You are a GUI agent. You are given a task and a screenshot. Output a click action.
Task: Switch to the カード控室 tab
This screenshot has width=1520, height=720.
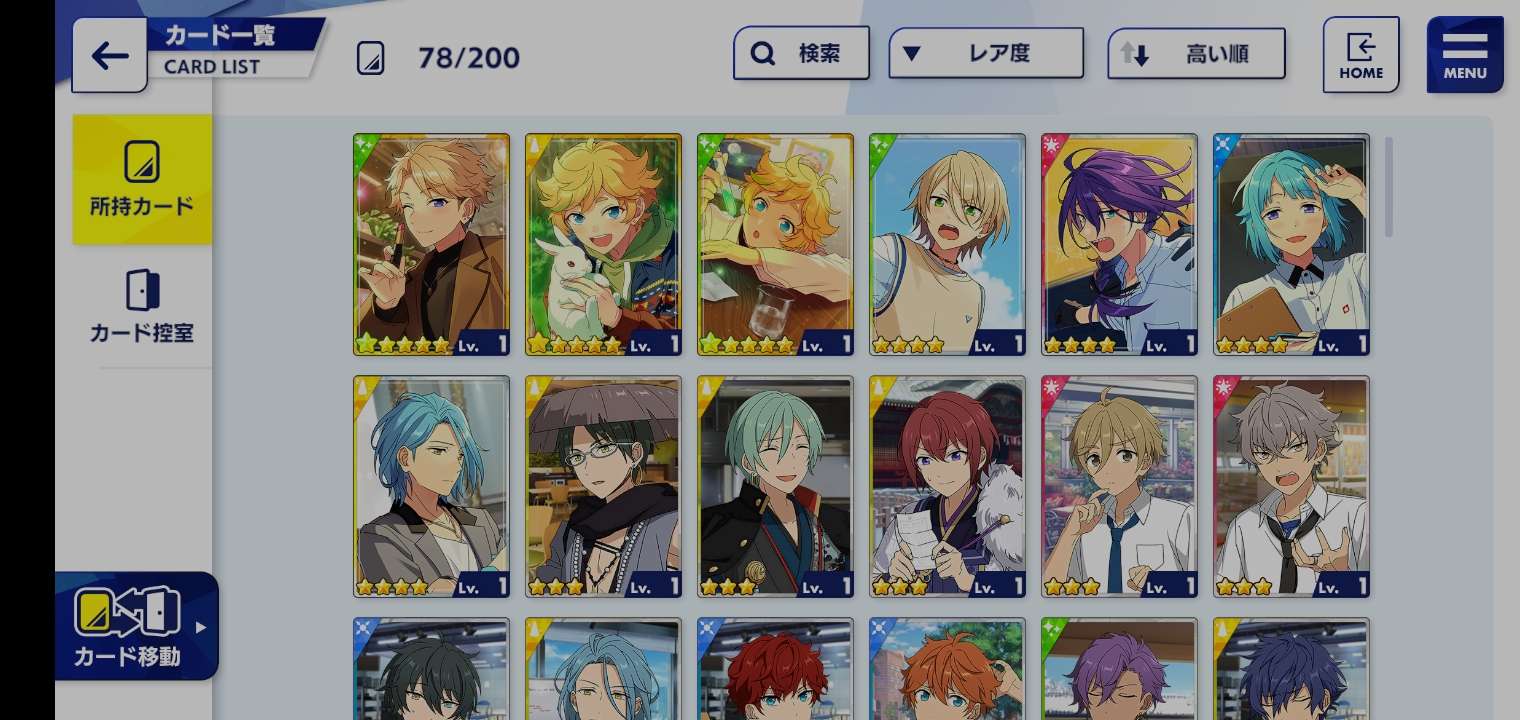click(142, 306)
